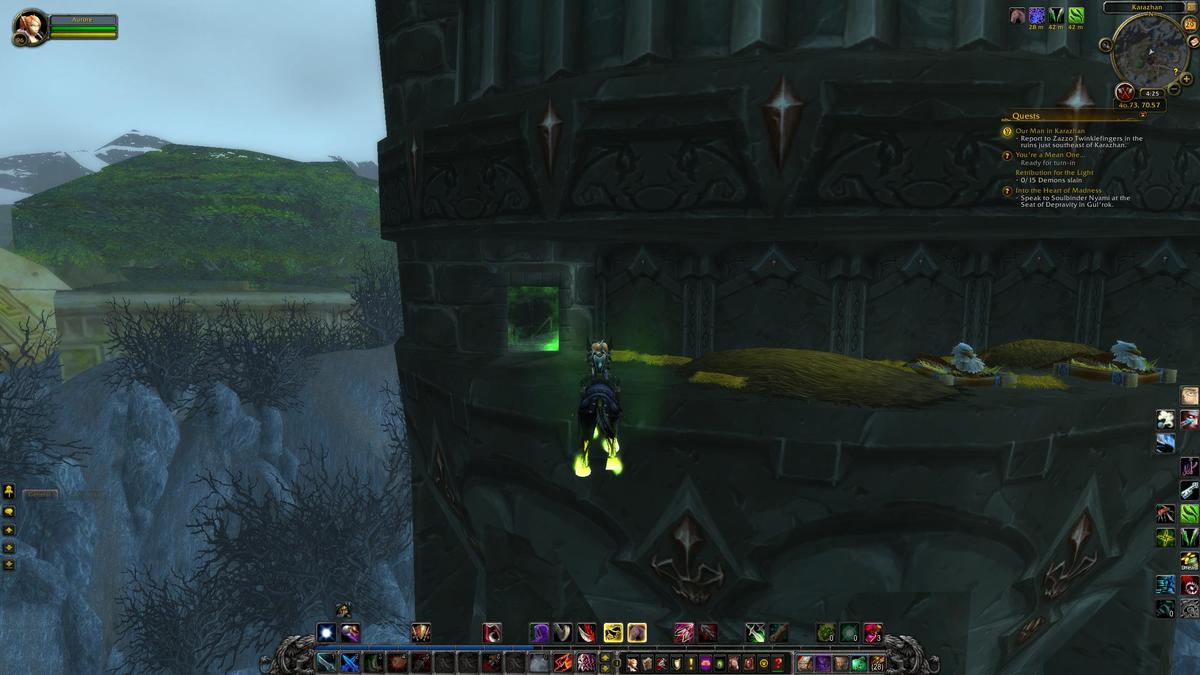1200x675 pixels.
Task: Open the You're a Mean One quest
Action: coord(1043,155)
